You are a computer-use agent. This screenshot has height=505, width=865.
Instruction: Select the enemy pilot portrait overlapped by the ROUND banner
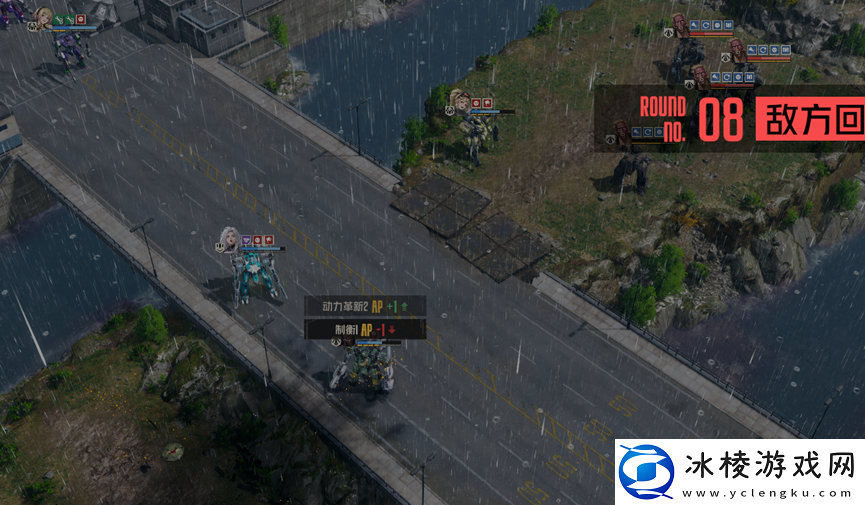point(620,130)
